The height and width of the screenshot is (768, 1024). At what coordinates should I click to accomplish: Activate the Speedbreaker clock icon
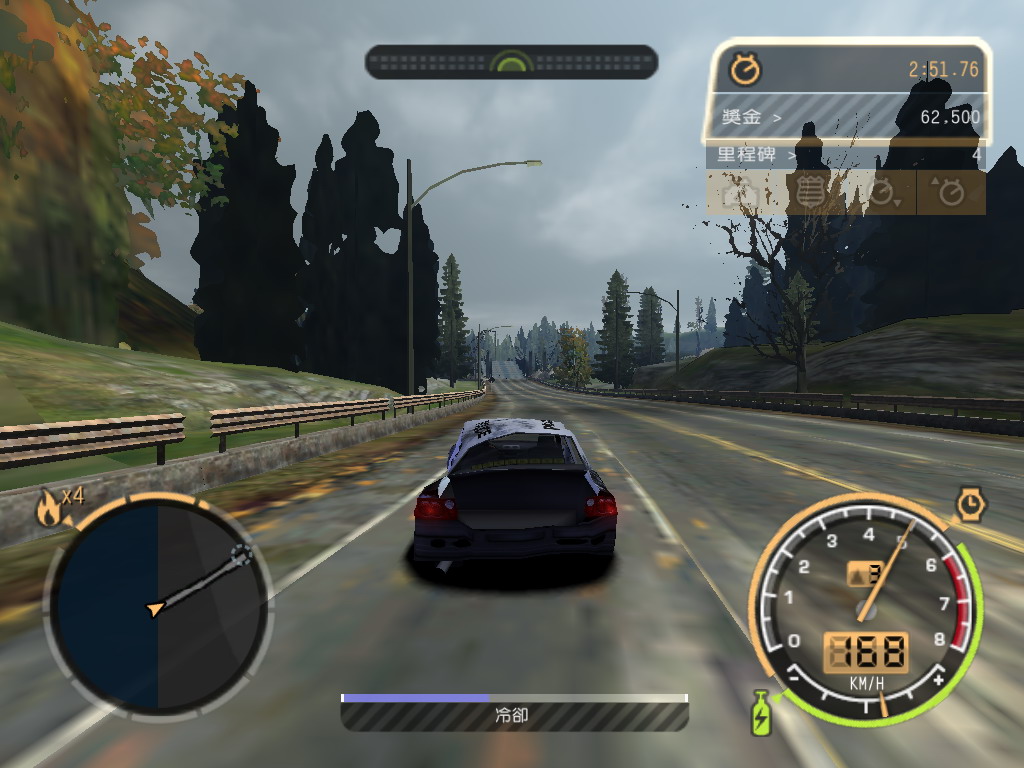[970, 504]
